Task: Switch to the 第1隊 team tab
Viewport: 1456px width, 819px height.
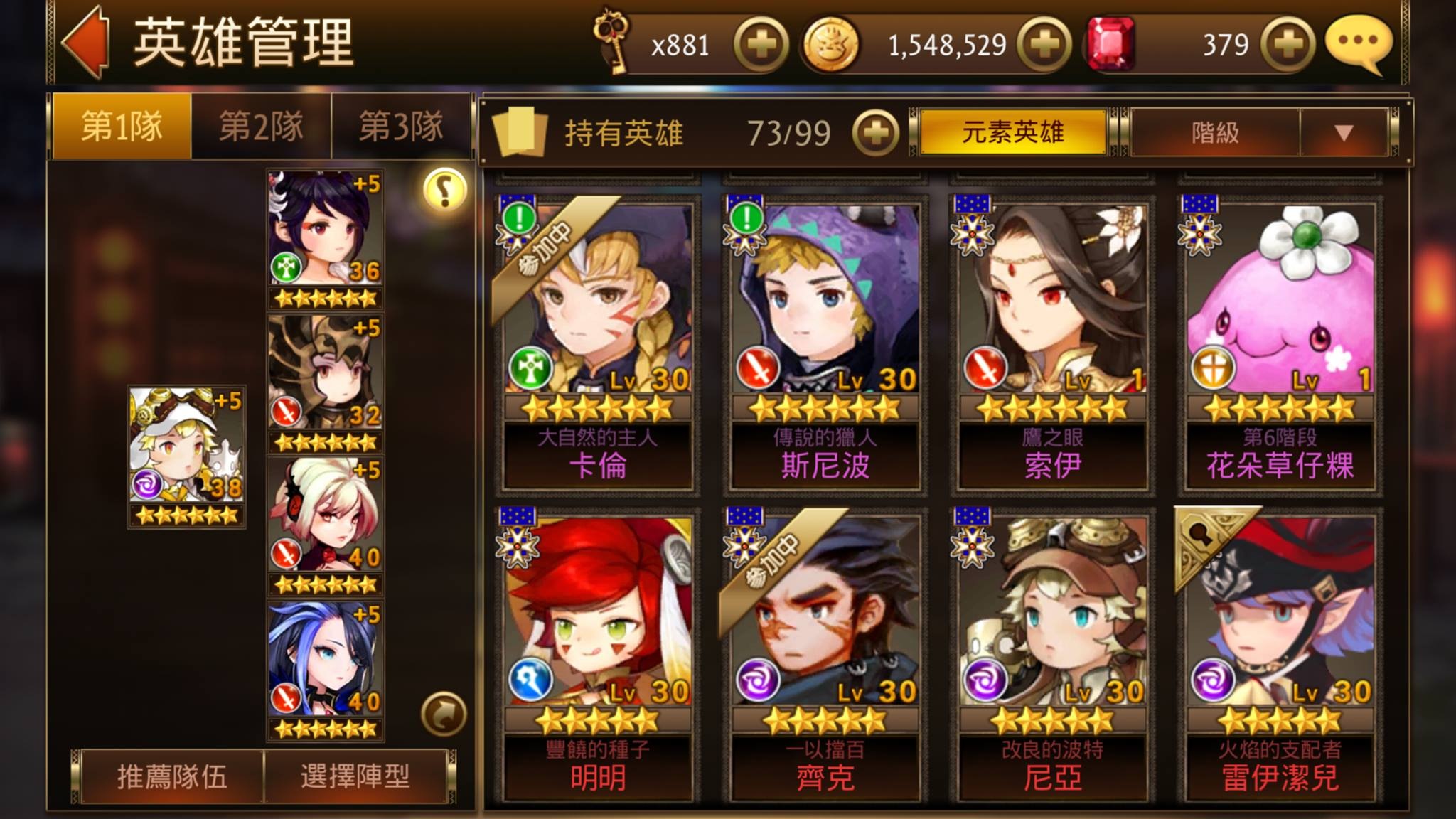Action: pos(122,127)
